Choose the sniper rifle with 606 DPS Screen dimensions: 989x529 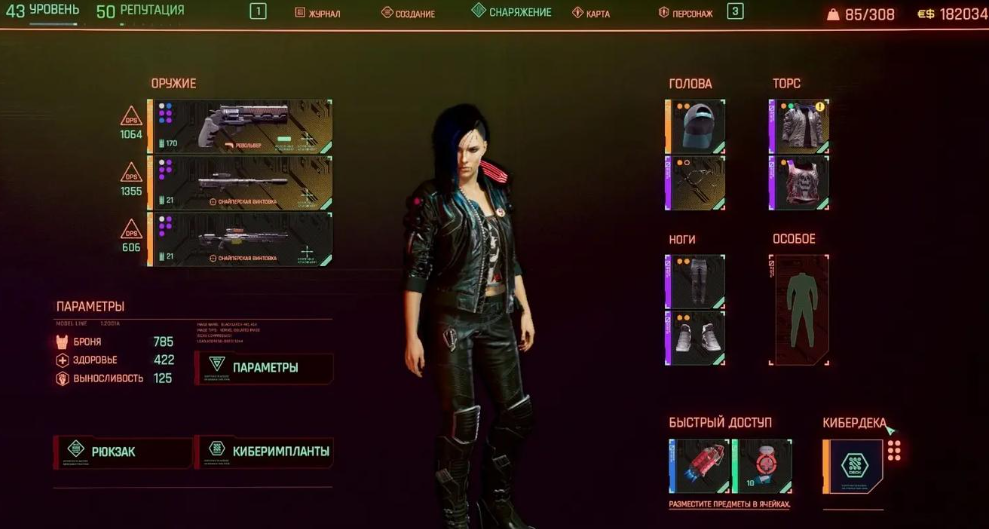[x=240, y=240]
